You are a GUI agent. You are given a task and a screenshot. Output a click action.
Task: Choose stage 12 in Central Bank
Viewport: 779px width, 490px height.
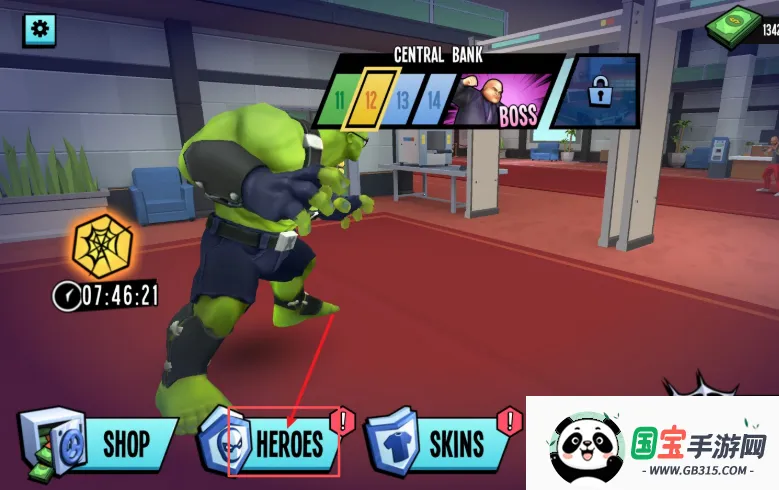tap(371, 101)
